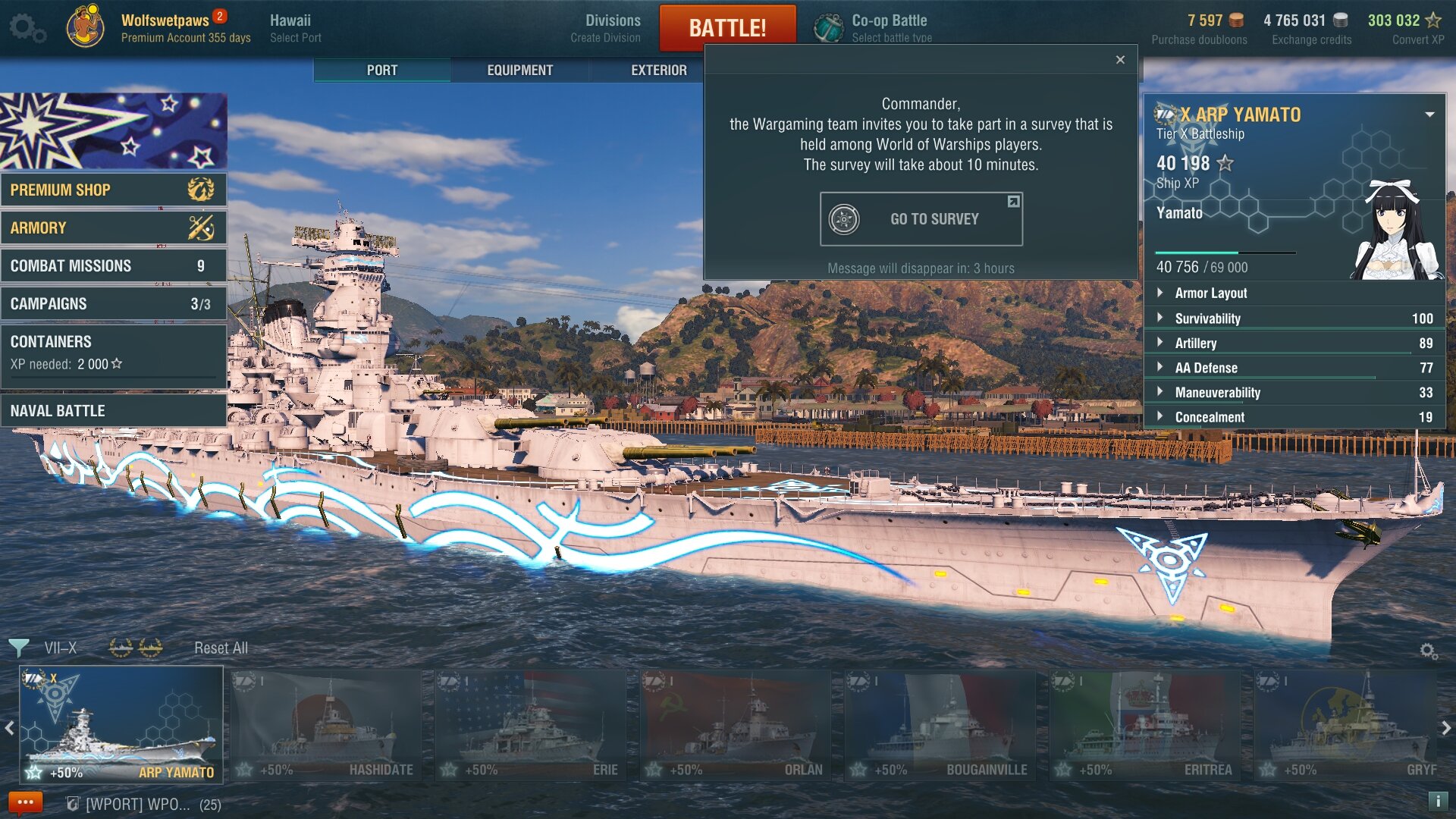Open the Equipment tab
Screen dimensions: 1456x819
[x=519, y=70]
